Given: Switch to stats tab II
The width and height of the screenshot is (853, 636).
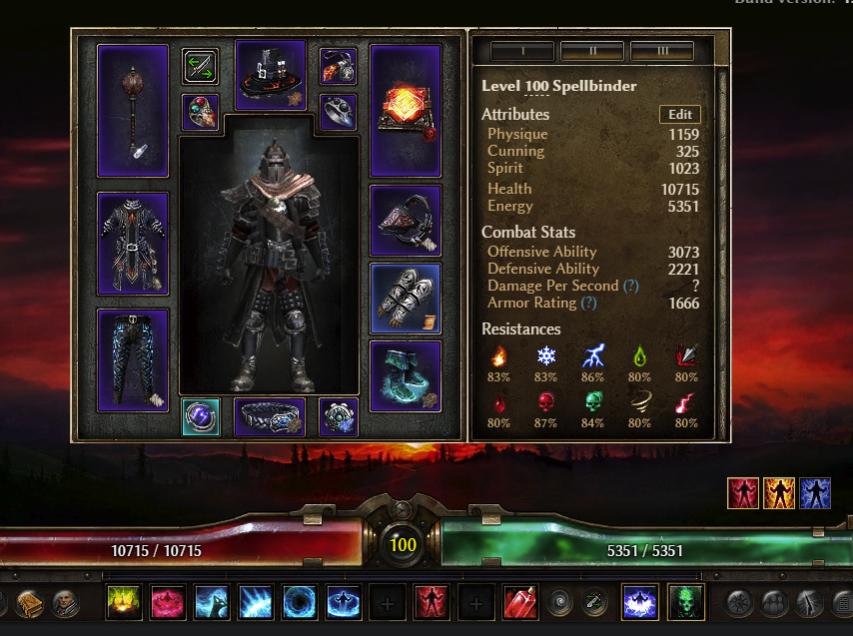Looking at the screenshot, I should point(591,50).
